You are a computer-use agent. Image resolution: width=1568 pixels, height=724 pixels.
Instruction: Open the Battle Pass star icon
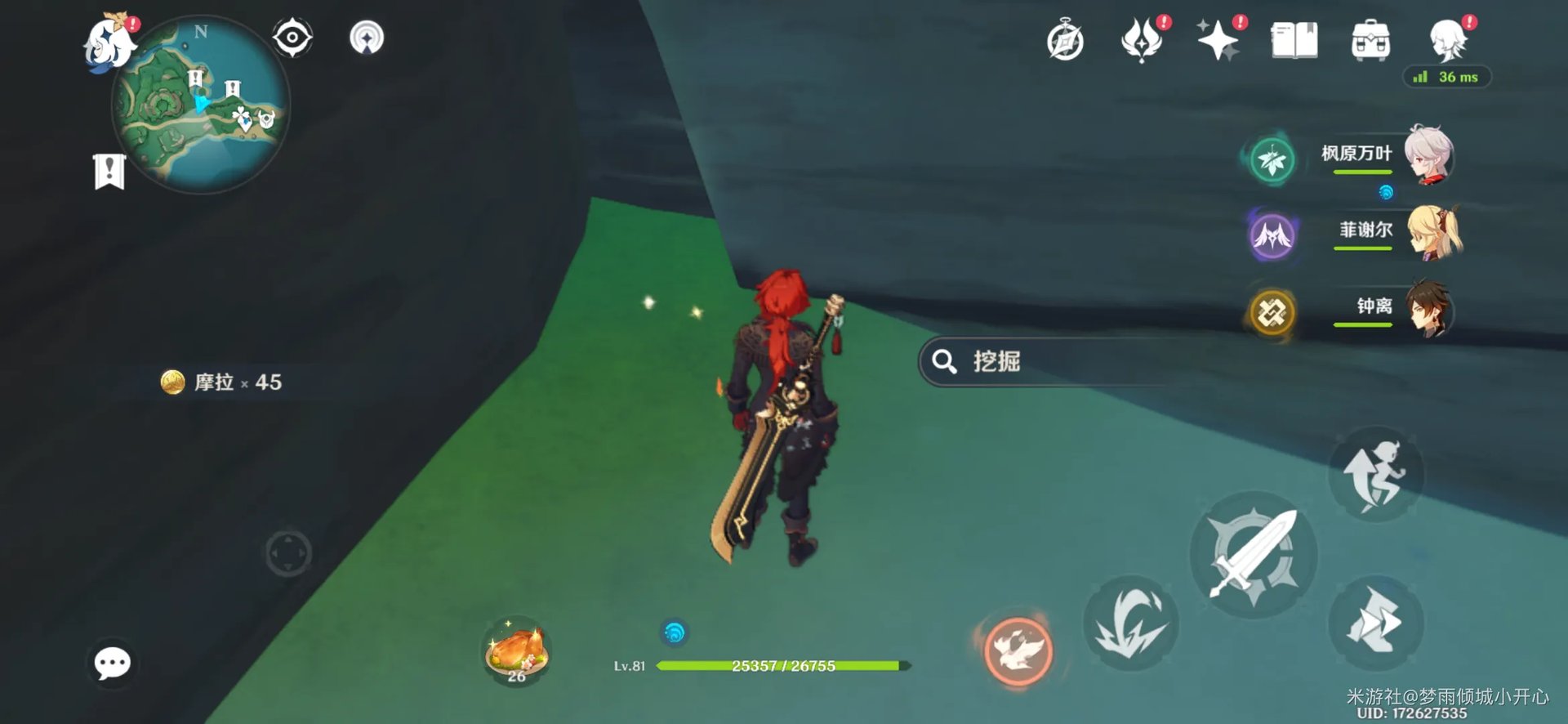1217,38
